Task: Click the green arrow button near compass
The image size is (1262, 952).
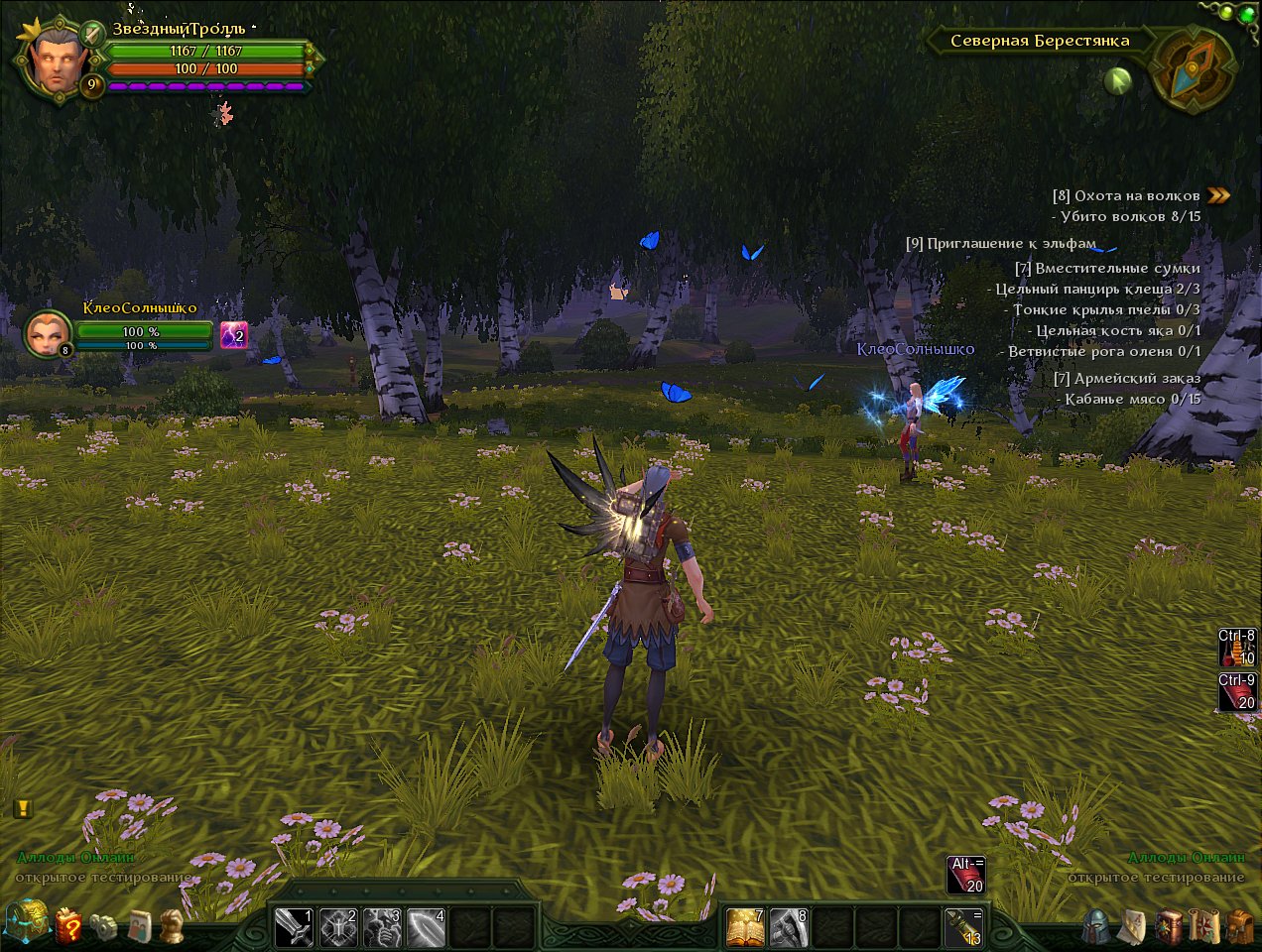Action: coord(1118,80)
